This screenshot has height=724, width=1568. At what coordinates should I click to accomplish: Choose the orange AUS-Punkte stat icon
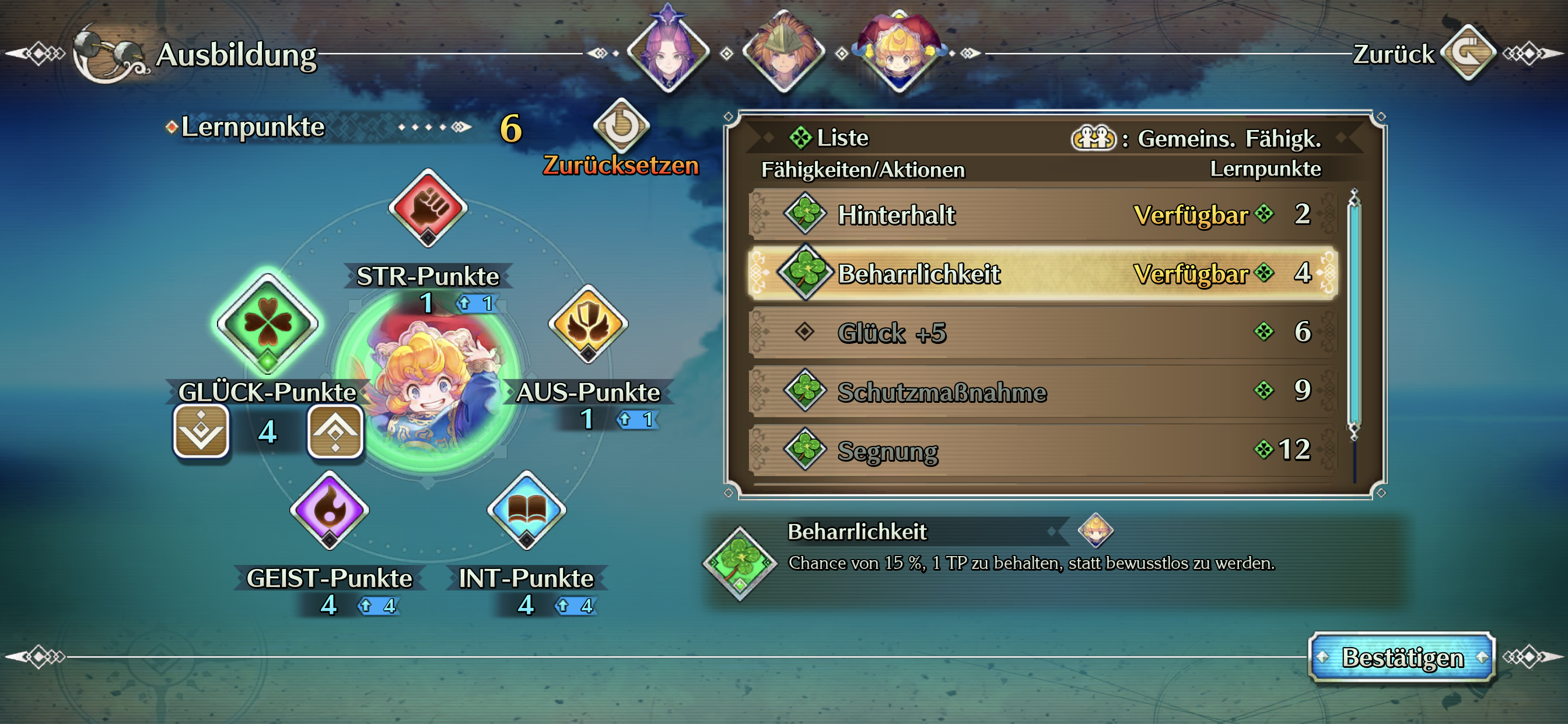(588, 324)
